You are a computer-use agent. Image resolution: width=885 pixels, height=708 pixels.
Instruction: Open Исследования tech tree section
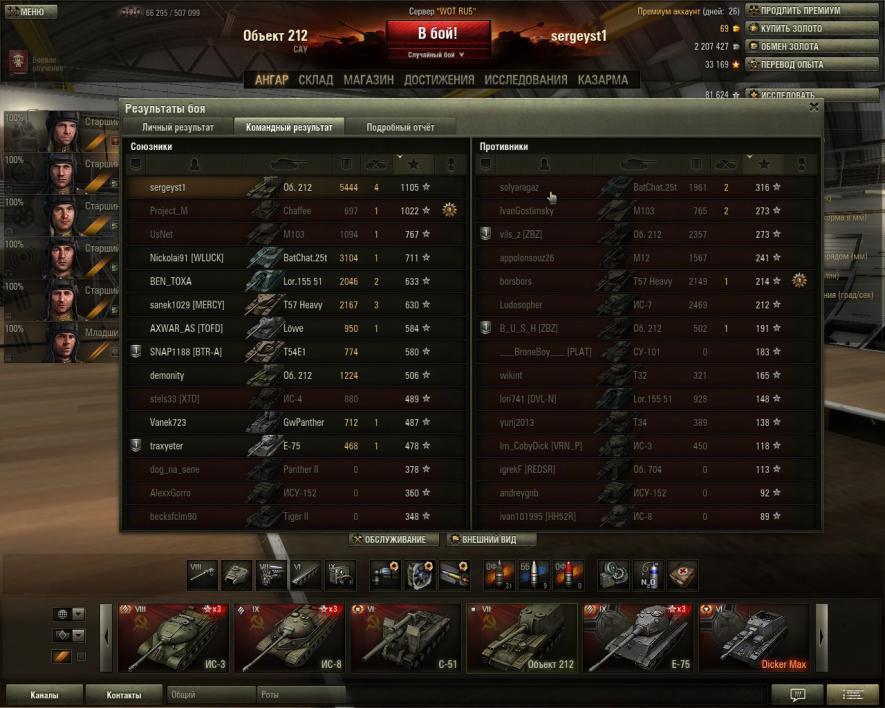525,80
